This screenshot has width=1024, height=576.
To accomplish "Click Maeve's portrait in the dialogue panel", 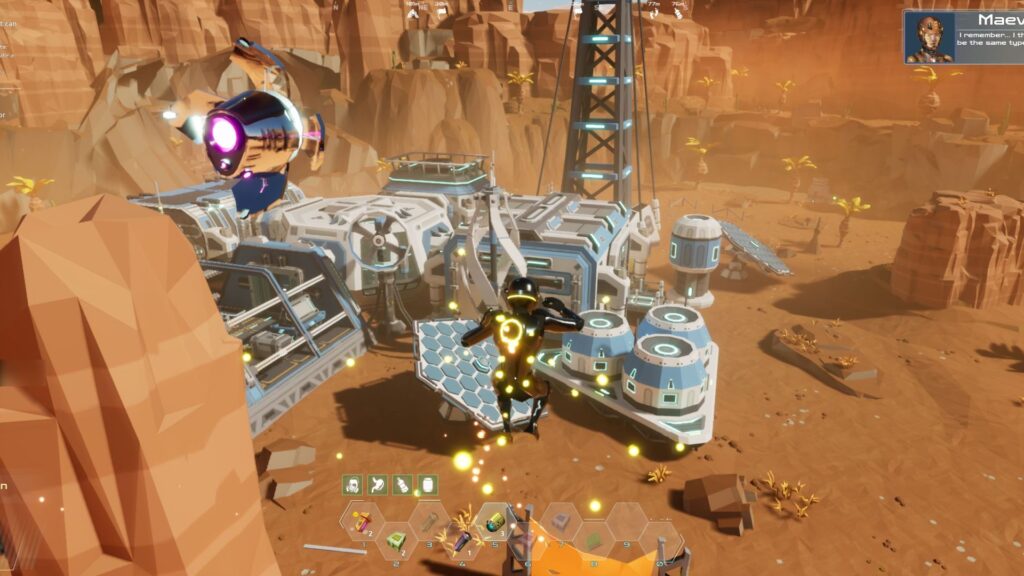I will coord(929,38).
